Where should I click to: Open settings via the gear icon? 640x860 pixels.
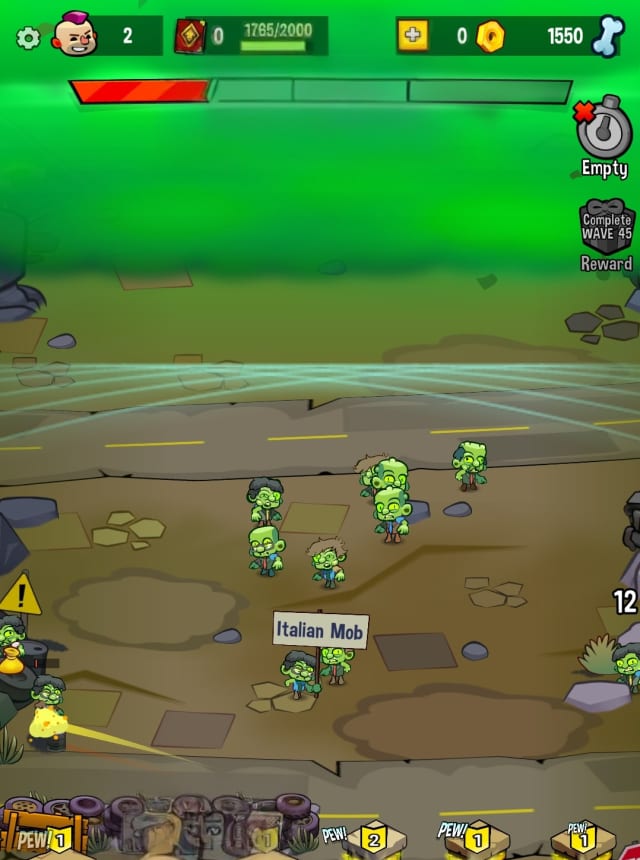tap(28, 38)
